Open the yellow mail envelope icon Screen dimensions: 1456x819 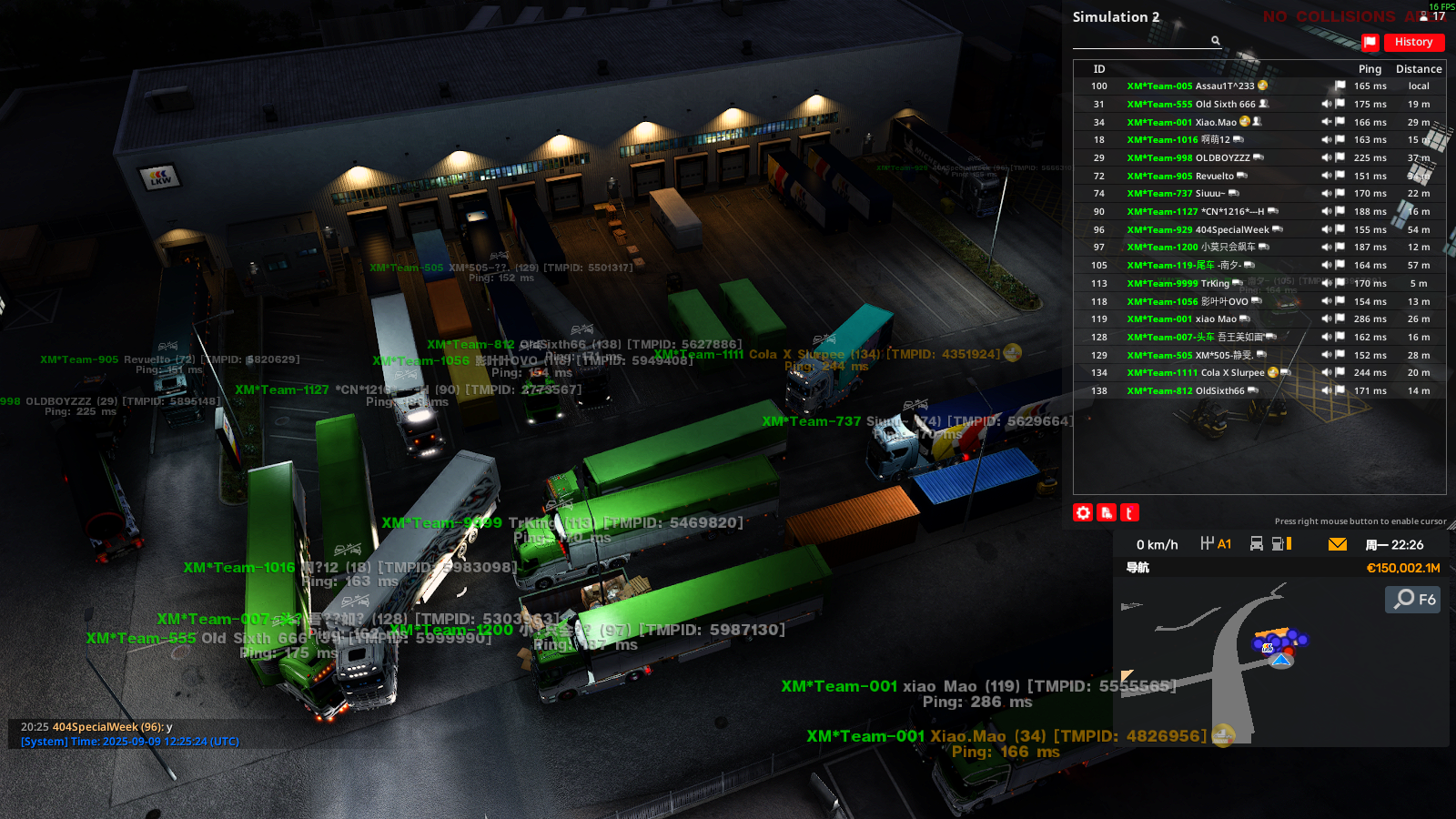(1338, 544)
